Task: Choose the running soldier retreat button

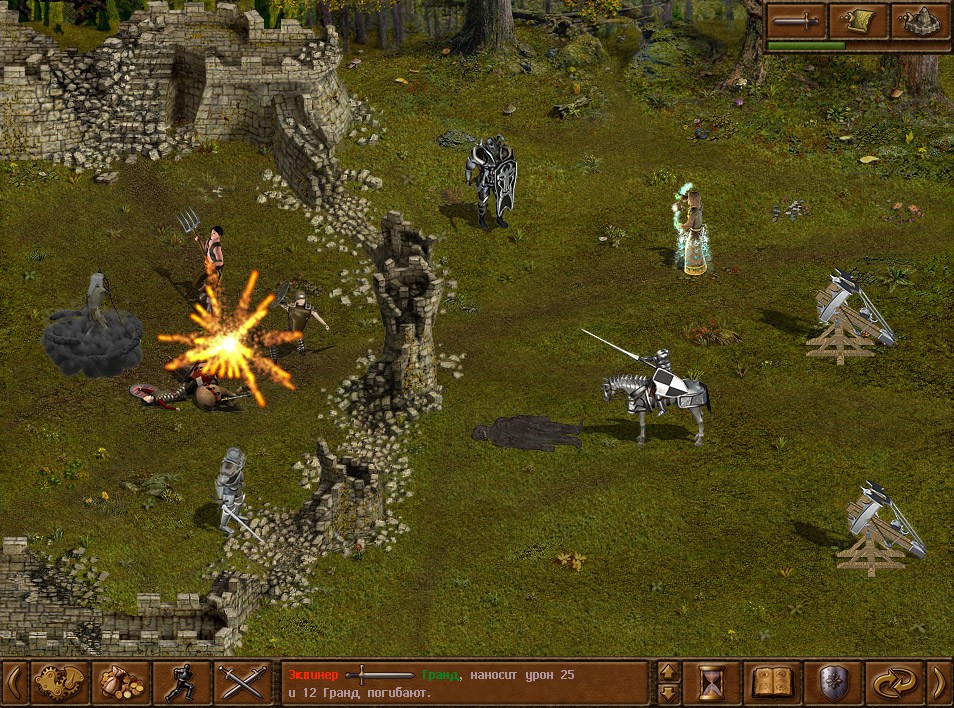Action: (x=182, y=683)
